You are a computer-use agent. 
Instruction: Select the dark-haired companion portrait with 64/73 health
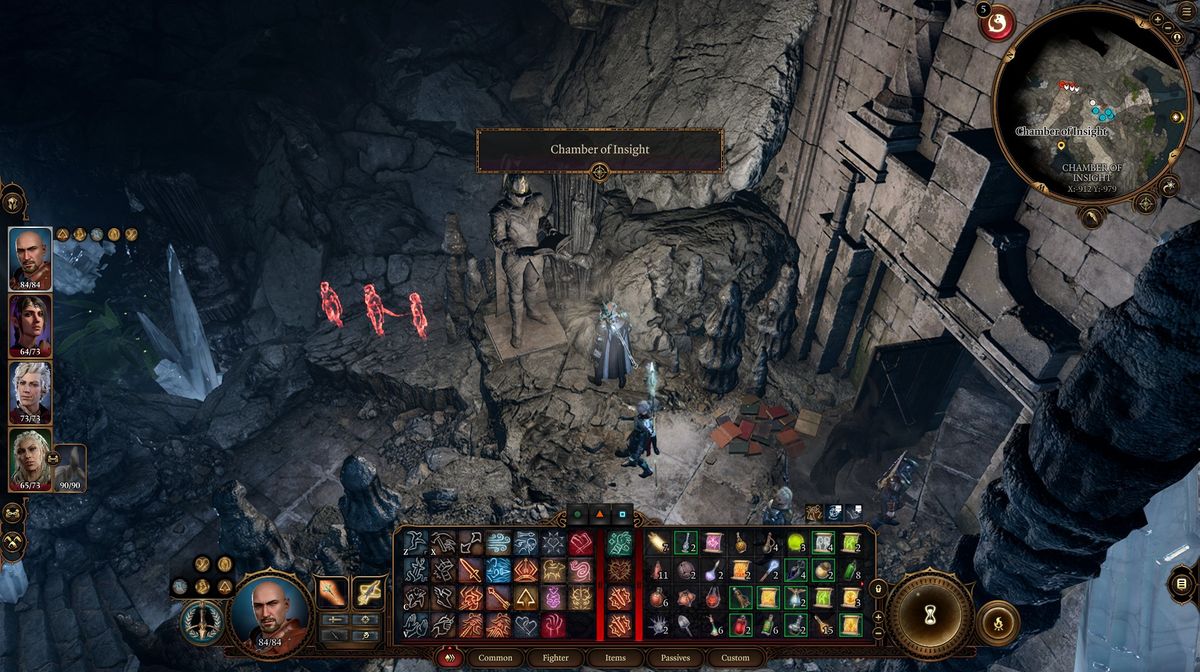coord(30,325)
